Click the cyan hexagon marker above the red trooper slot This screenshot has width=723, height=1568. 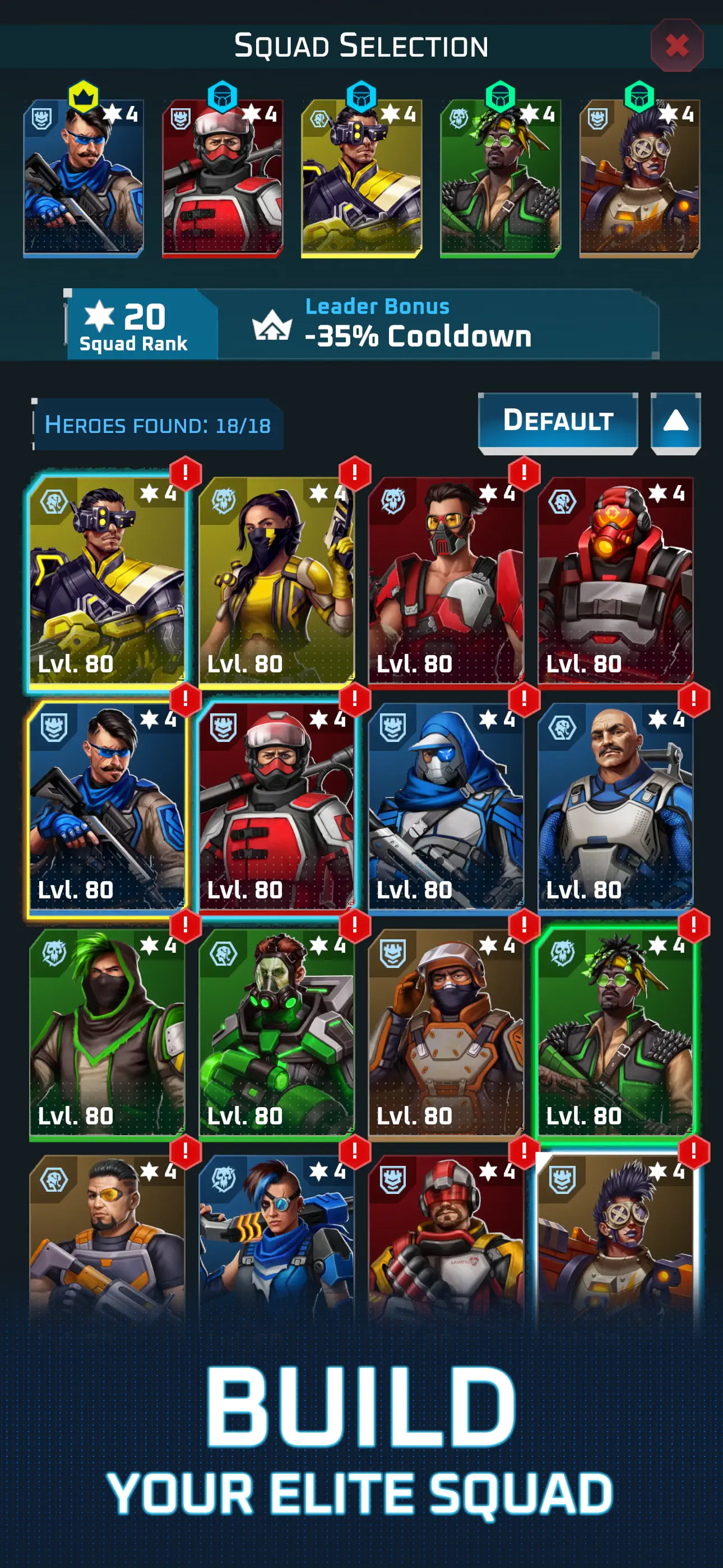point(222,94)
